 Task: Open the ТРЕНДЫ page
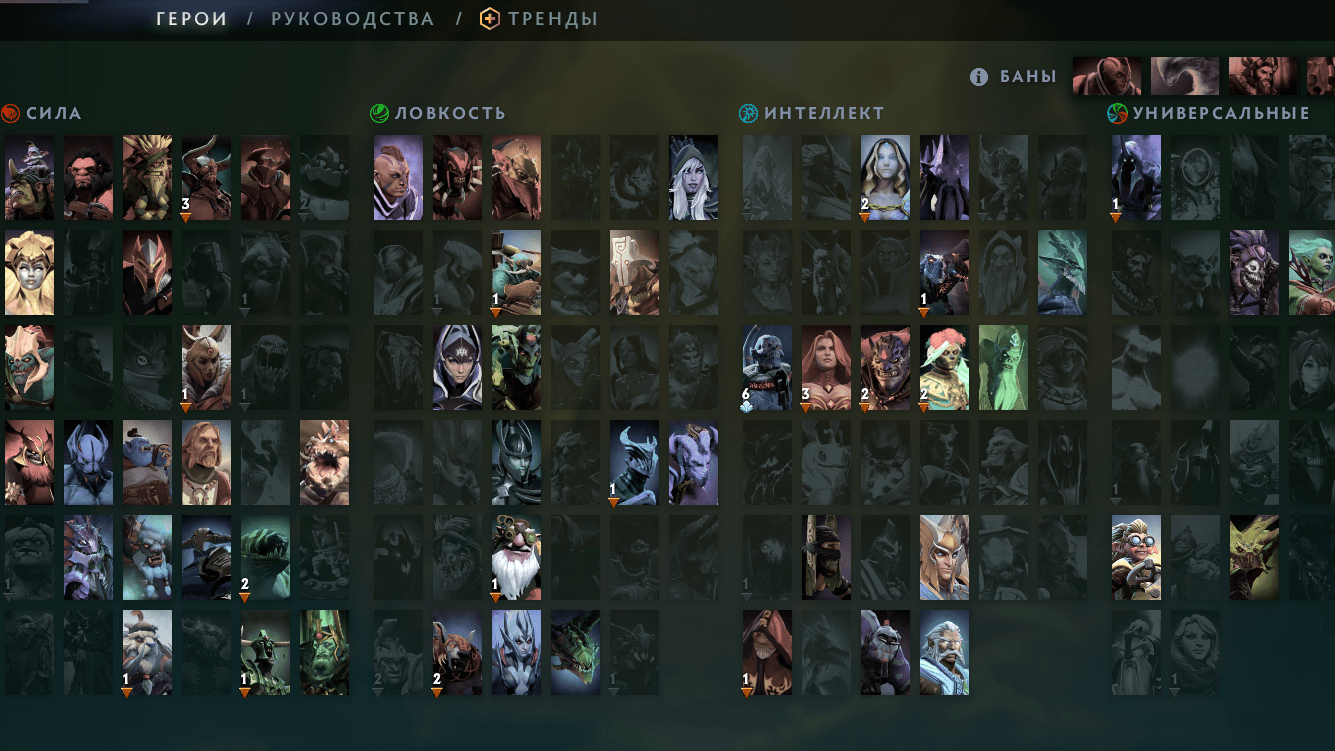tap(551, 18)
